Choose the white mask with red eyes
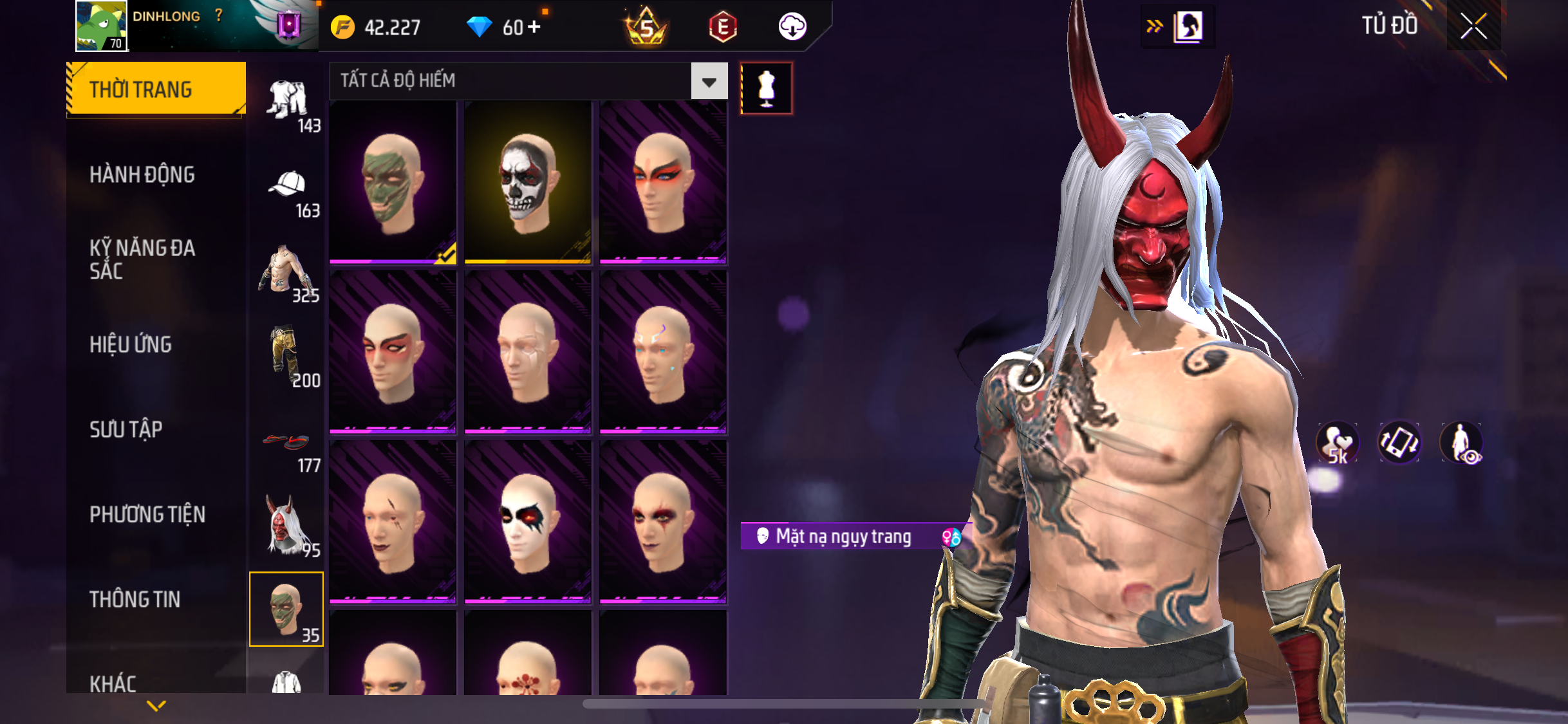The width and height of the screenshot is (1568, 724). tap(528, 522)
